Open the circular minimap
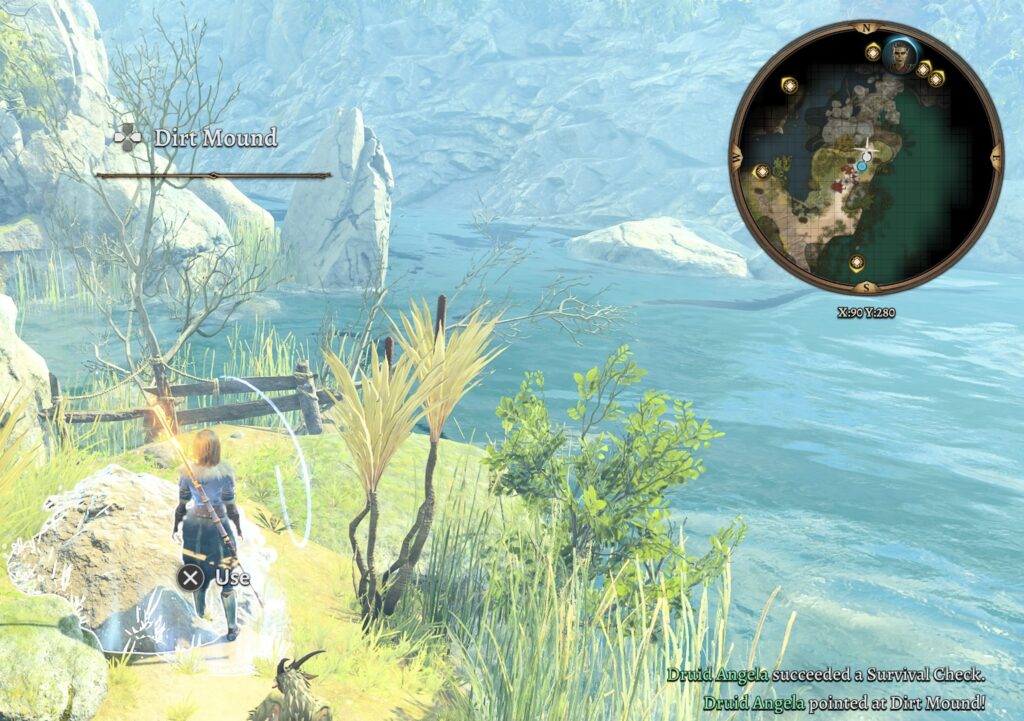Viewport: 1024px width, 721px height. 865,160
